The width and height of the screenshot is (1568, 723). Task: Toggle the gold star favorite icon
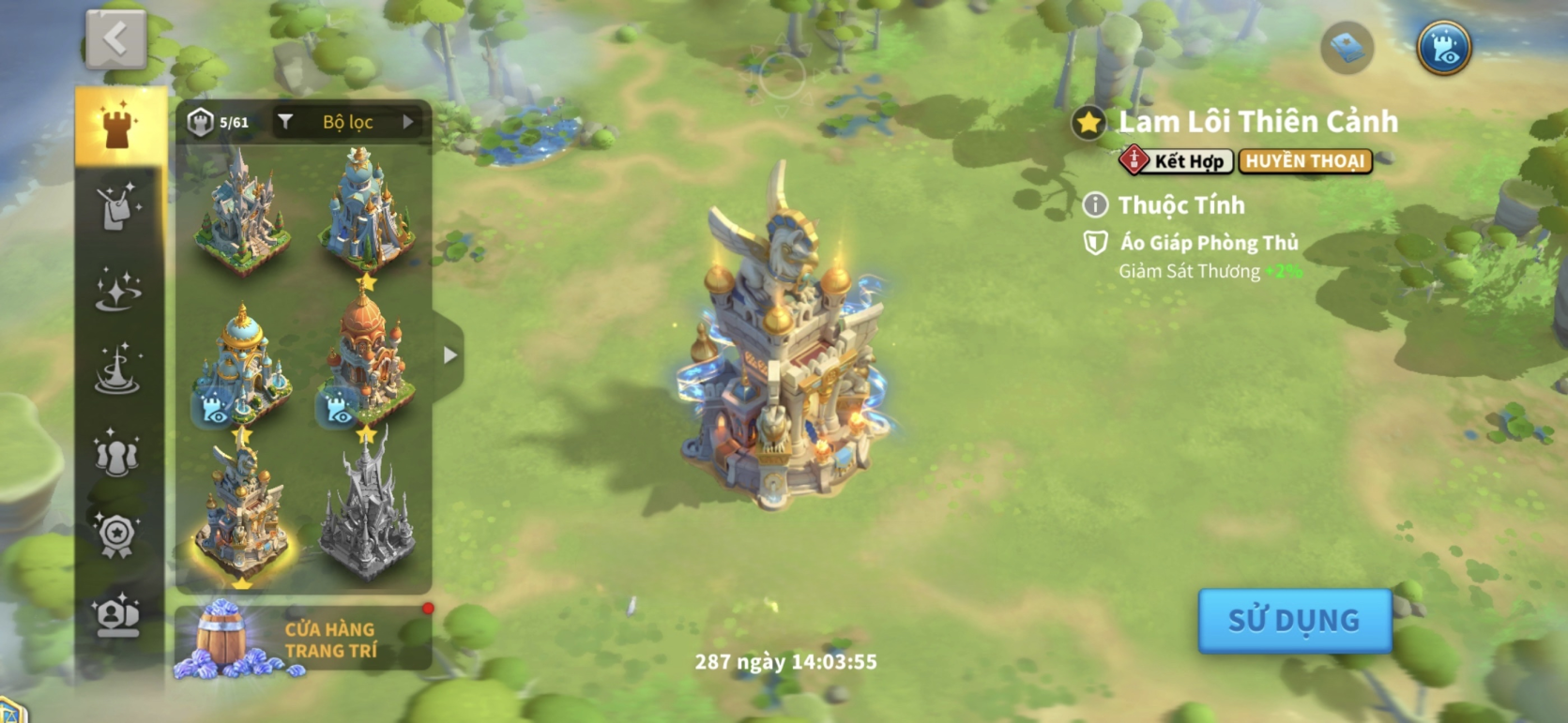pos(1088,123)
